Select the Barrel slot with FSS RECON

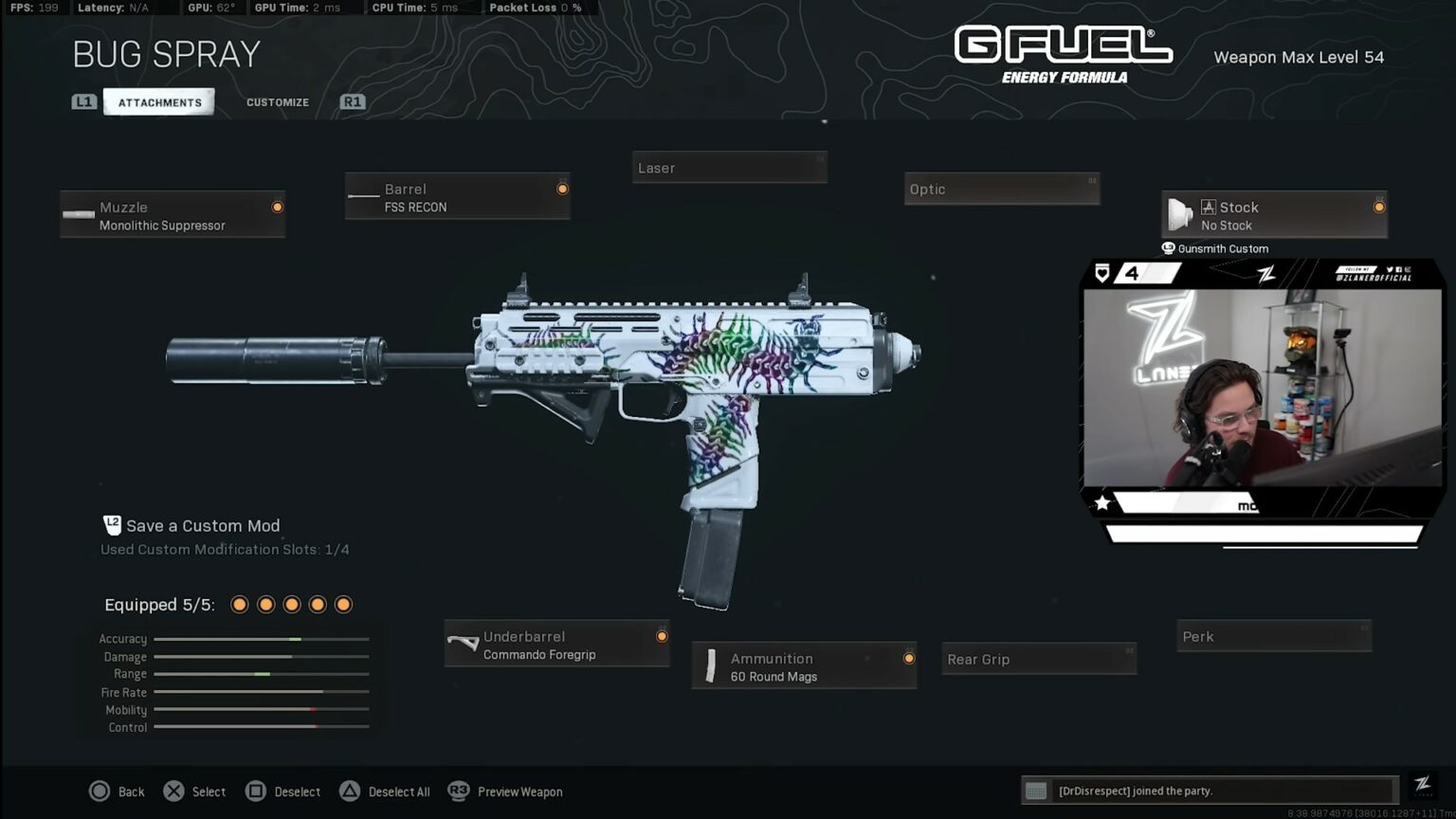458,196
